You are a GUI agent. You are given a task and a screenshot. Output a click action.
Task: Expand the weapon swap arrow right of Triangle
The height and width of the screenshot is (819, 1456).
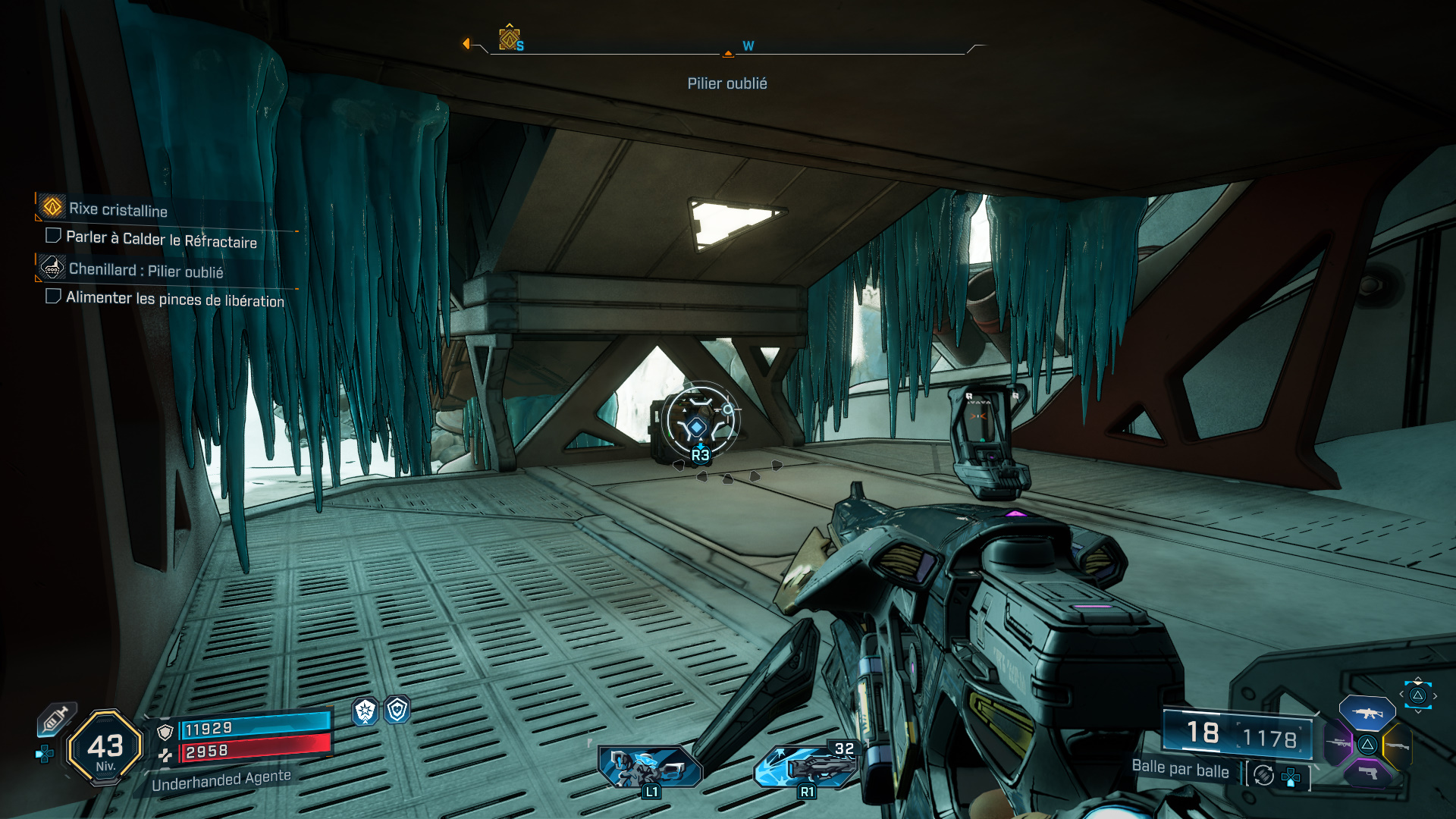pyautogui.click(x=1435, y=695)
